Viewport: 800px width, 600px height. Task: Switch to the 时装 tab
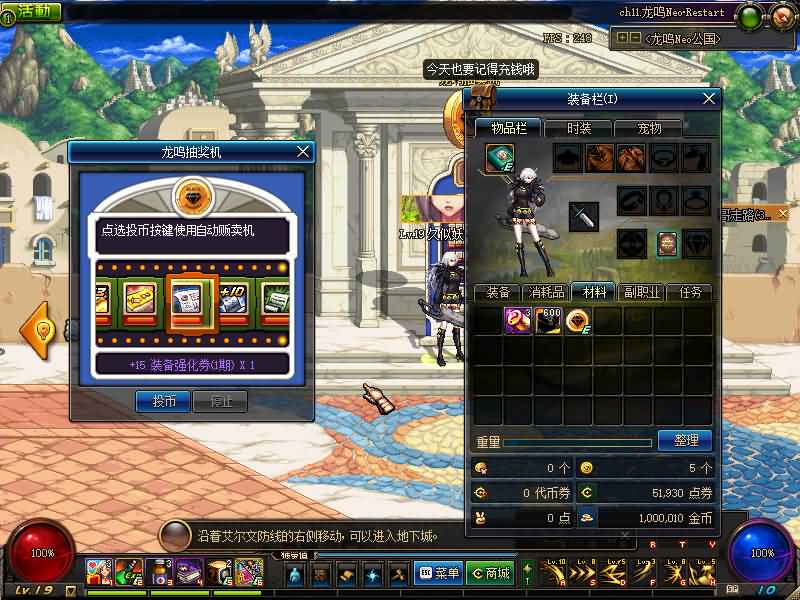click(x=579, y=128)
